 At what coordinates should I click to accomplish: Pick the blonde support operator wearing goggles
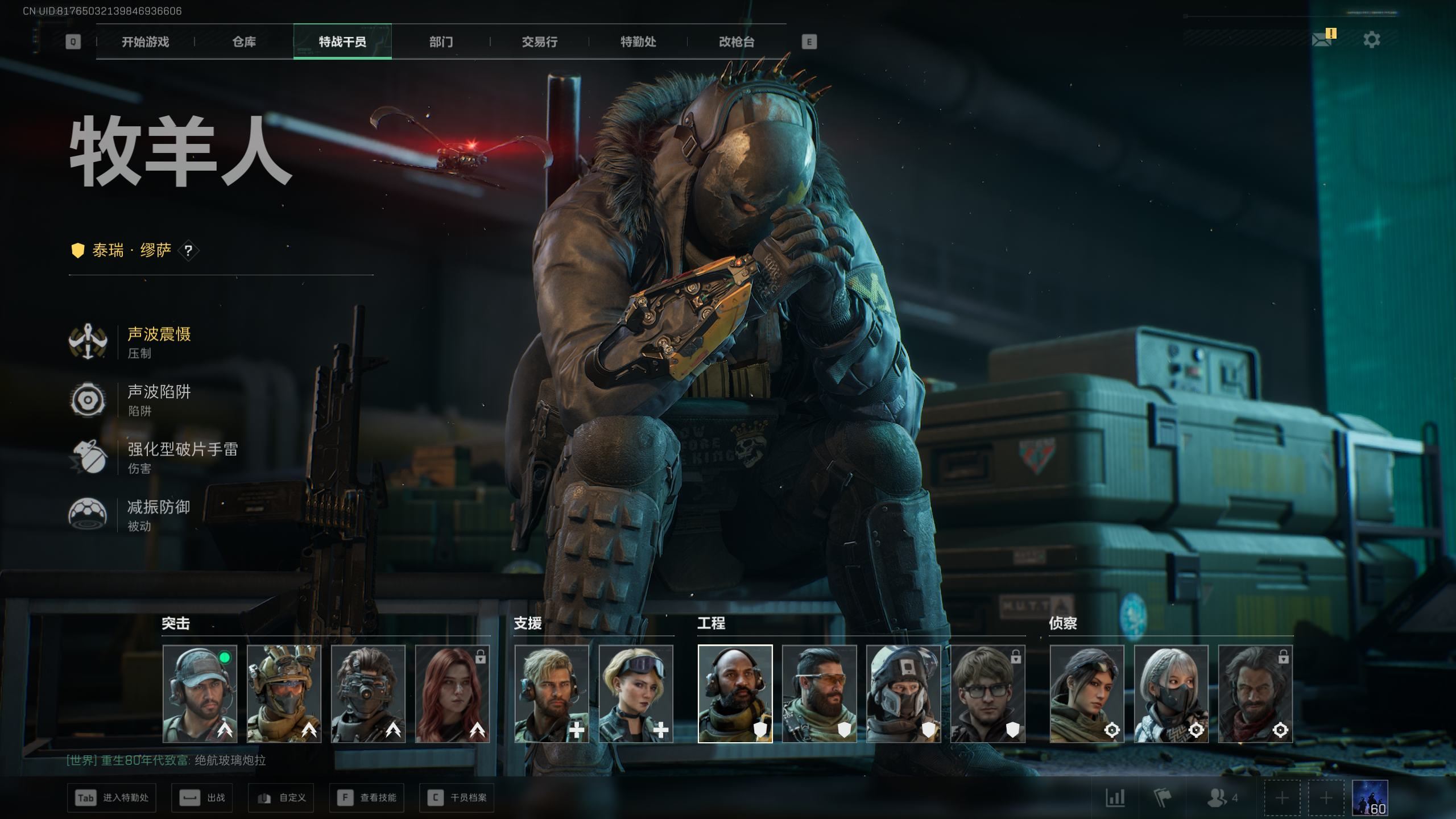point(635,693)
